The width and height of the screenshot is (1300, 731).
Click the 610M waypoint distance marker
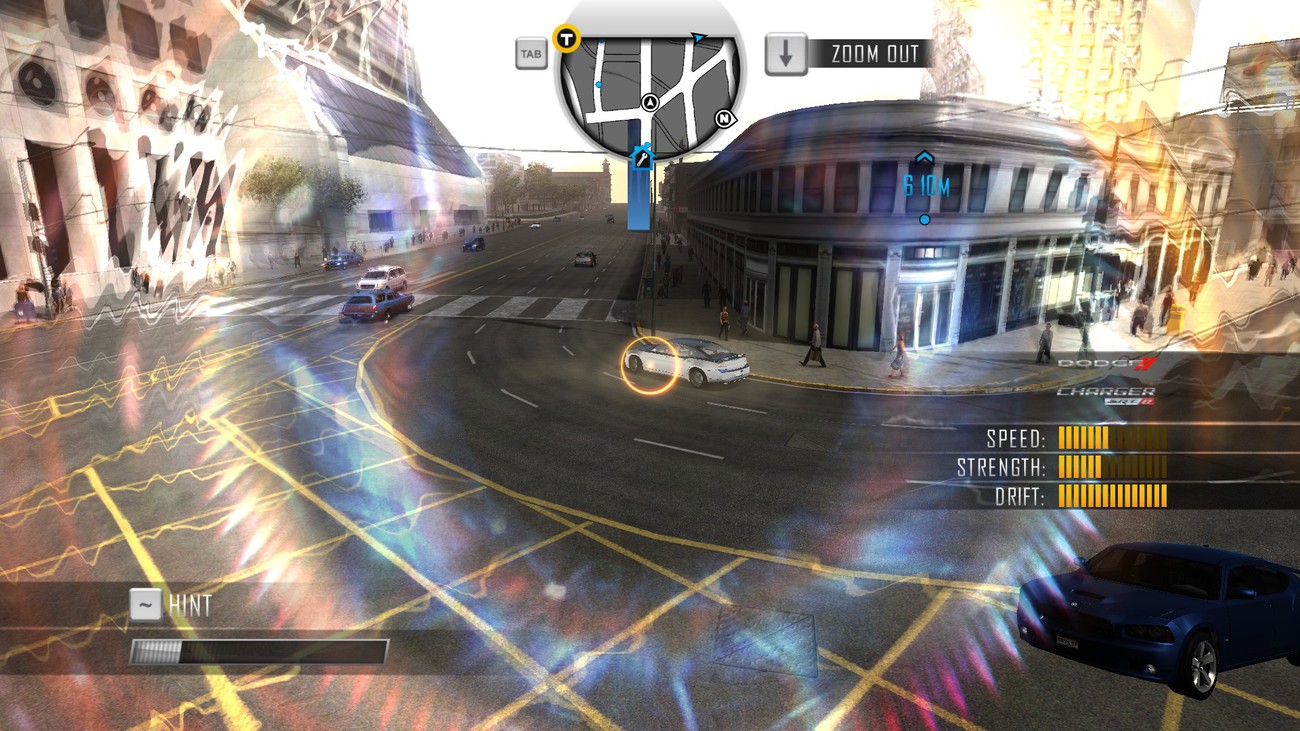[x=925, y=186]
